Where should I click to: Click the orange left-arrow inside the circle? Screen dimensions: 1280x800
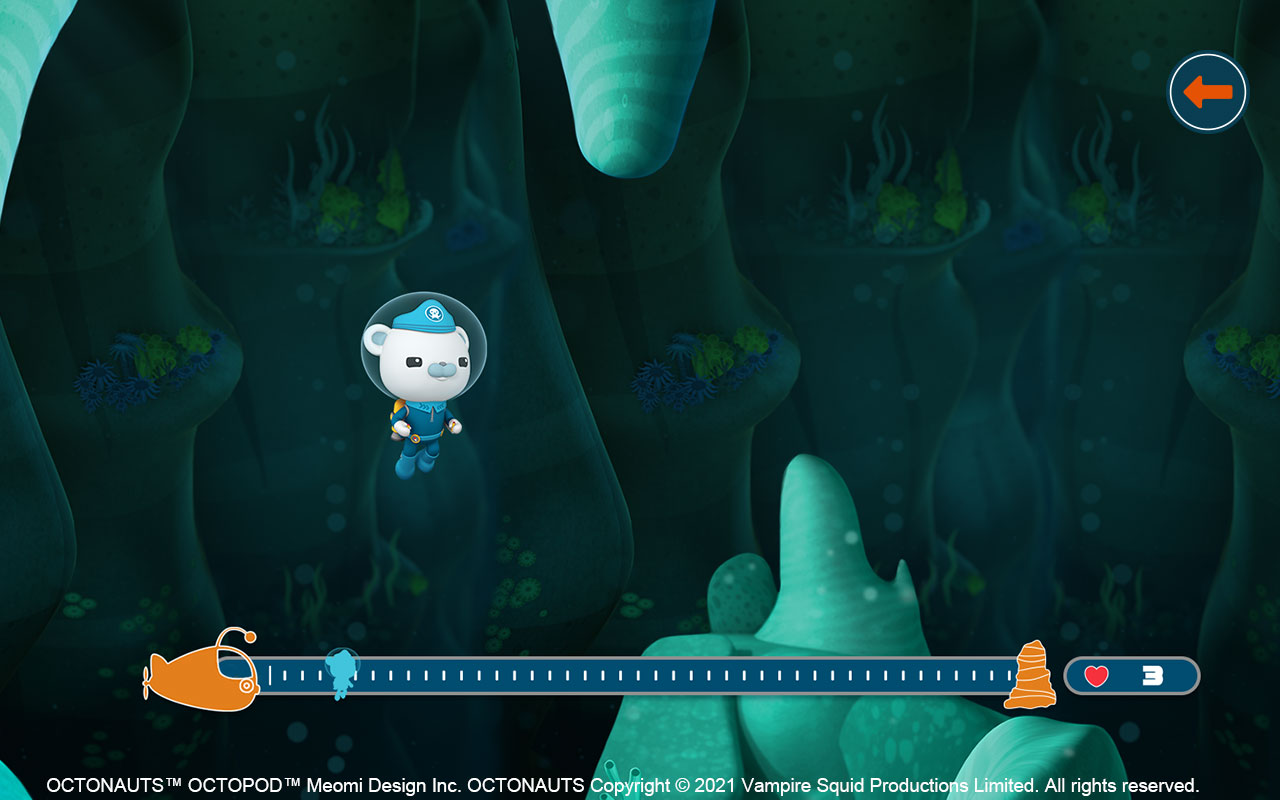(x=1207, y=91)
